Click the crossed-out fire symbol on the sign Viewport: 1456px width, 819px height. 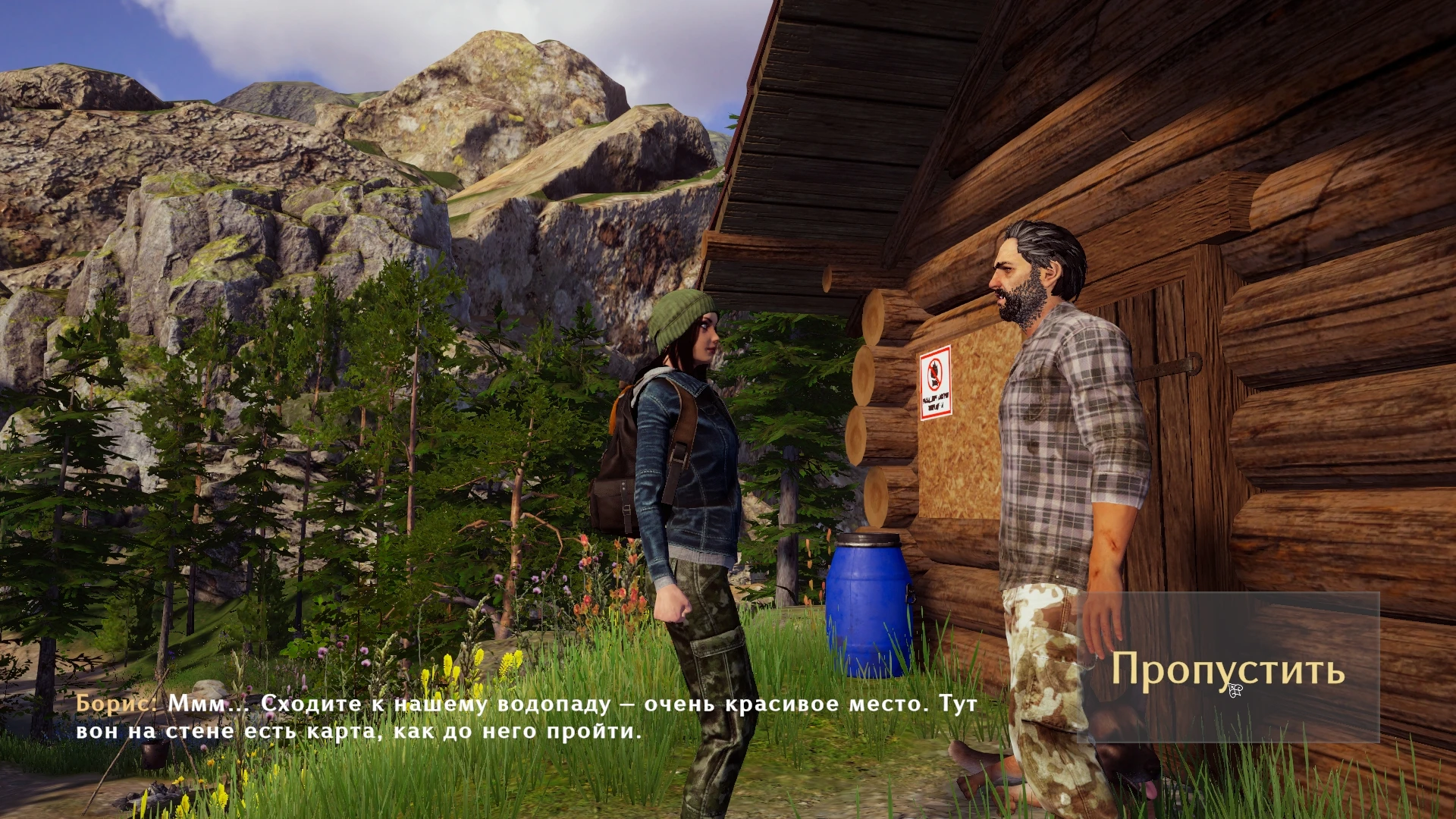(x=934, y=373)
